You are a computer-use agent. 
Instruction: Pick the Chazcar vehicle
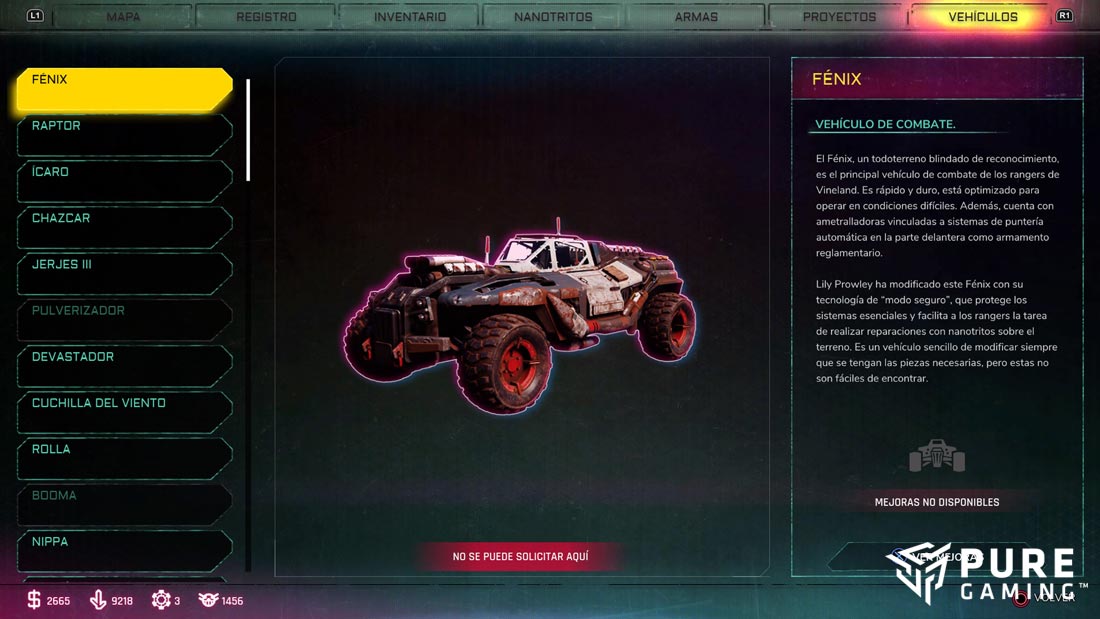(124, 227)
